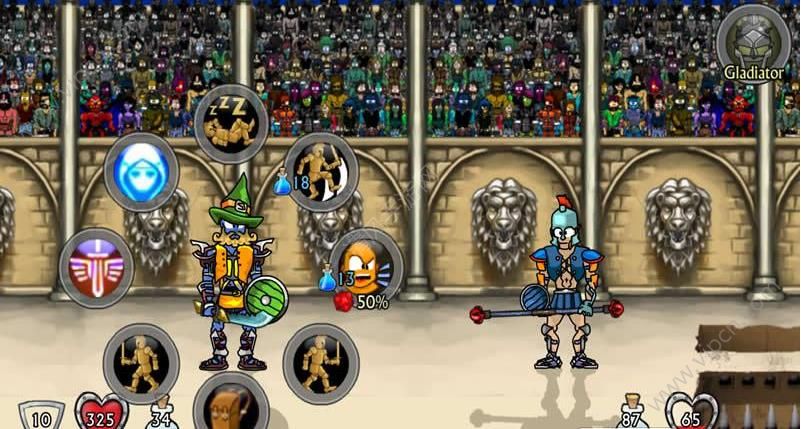Choose the sleeping Zzz rest action

pyautogui.click(x=231, y=123)
